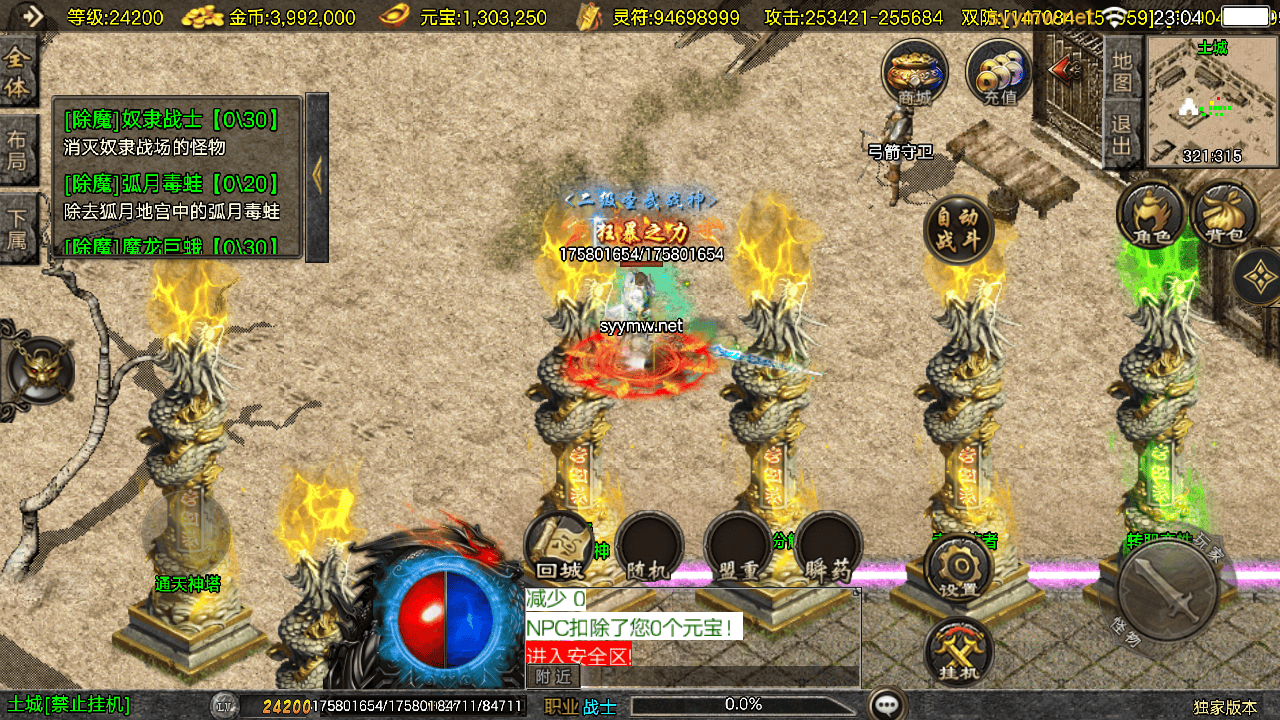Image resolution: width=1280 pixels, height=720 pixels.
Task: Tap the 退出 exit button
Action: [1122, 138]
